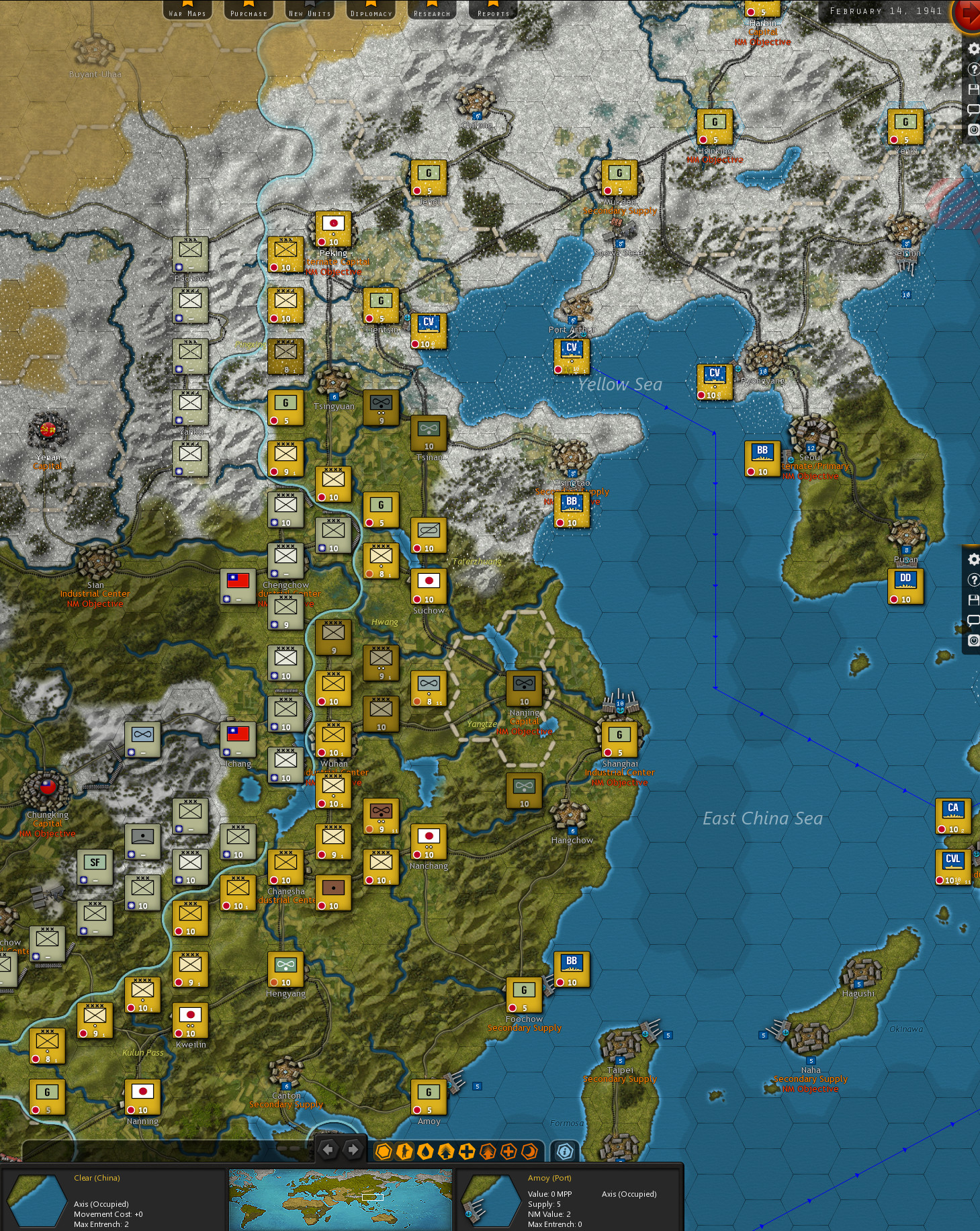Click the Help question mark icon
Image resolution: width=980 pixels, height=1231 pixels.
973,69
